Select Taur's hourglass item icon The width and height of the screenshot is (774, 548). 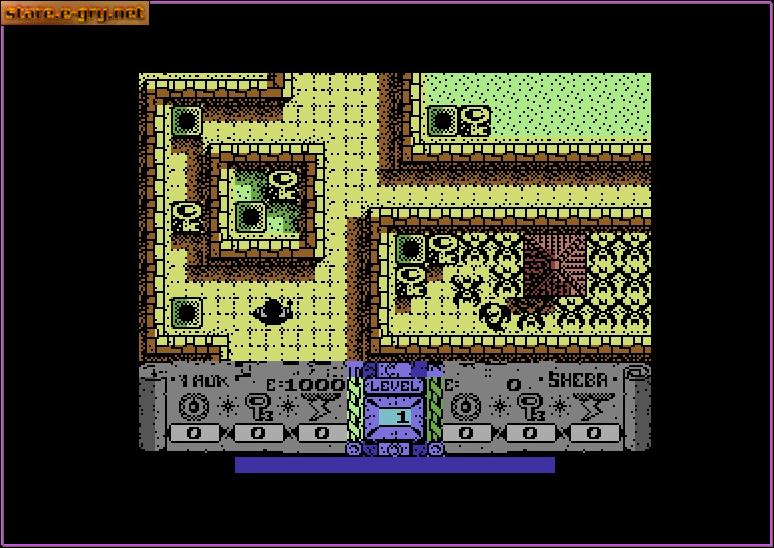(320, 407)
